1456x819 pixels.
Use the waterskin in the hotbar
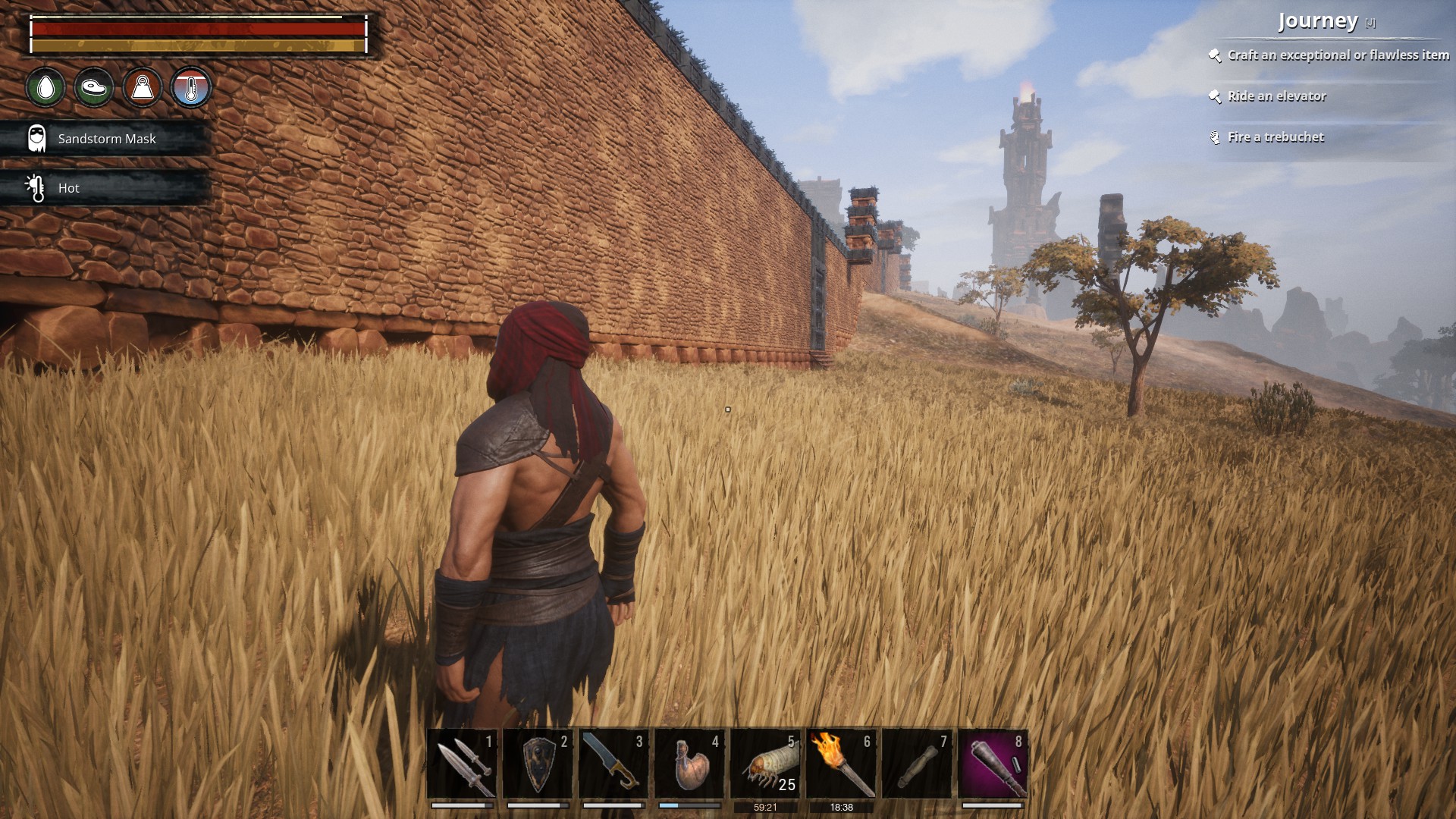coord(690,764)
